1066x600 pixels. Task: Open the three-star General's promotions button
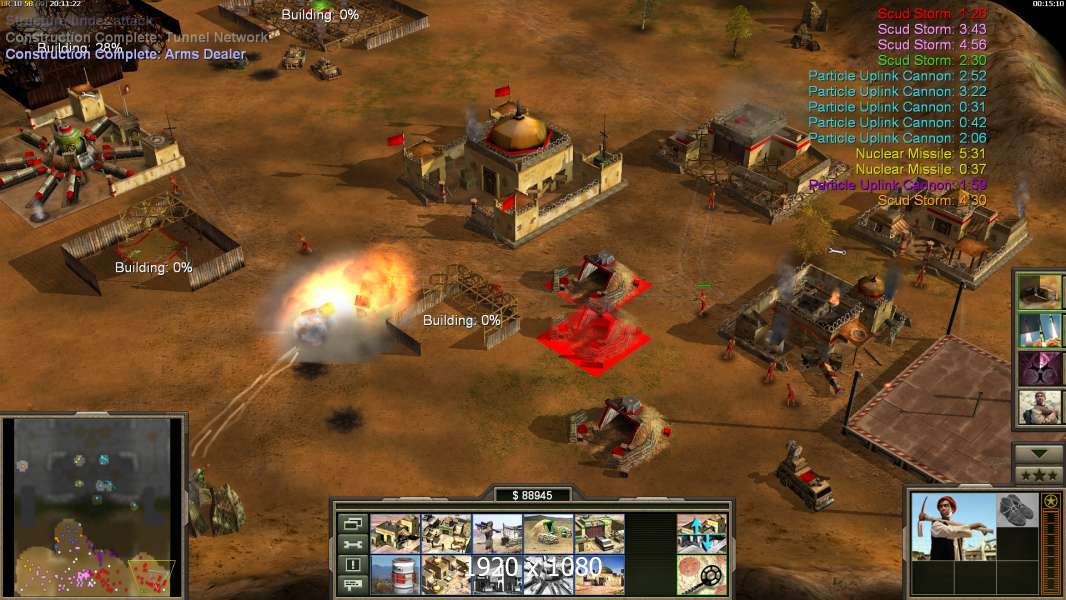1038,475
